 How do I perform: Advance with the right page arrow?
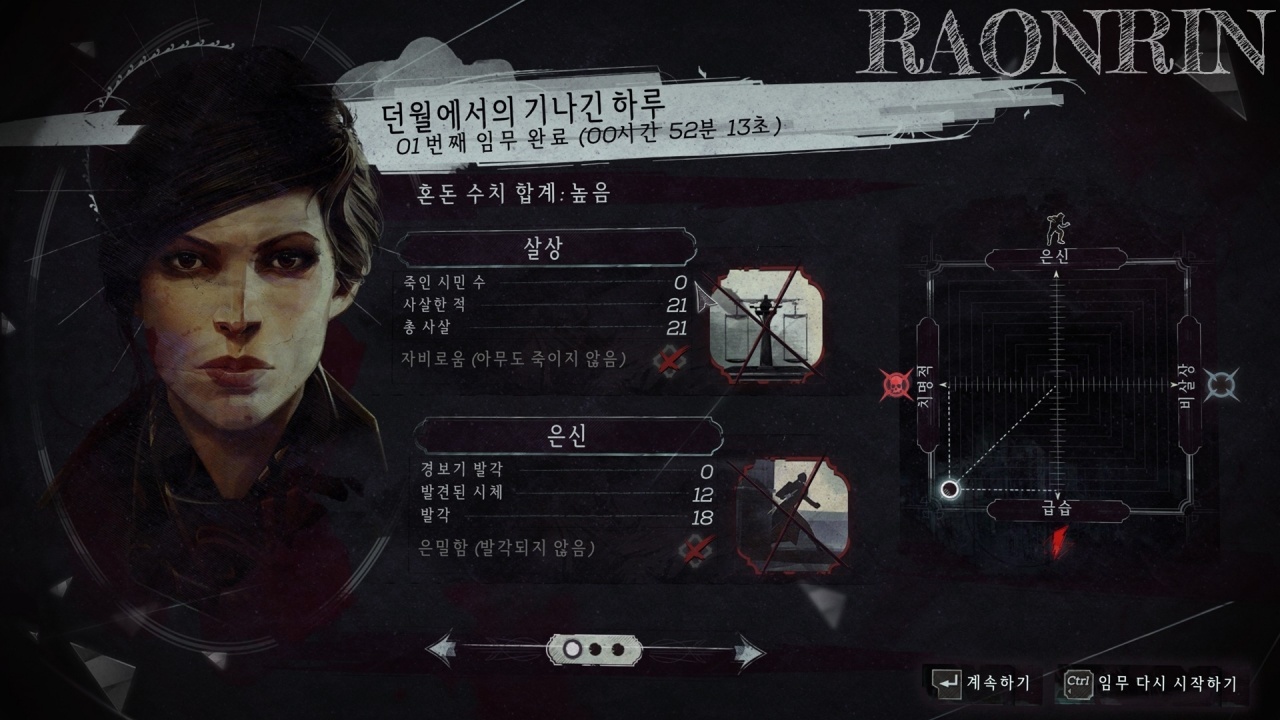(x=749, y=651)
